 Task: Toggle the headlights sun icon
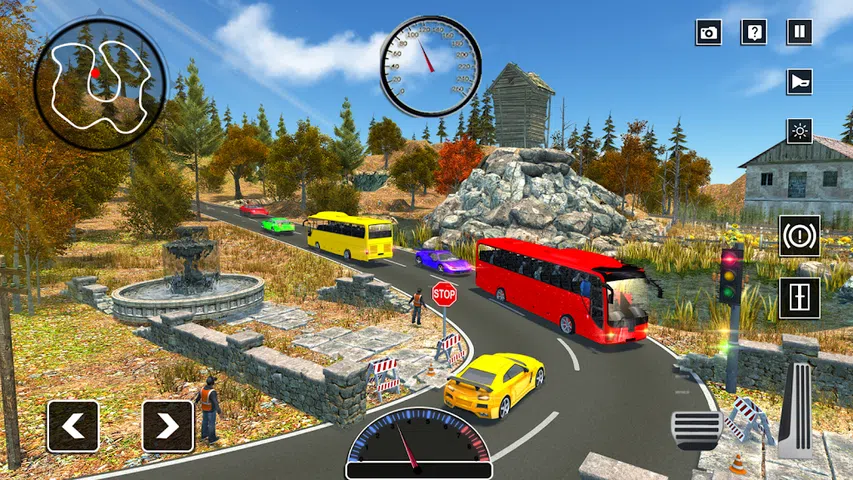799,130
